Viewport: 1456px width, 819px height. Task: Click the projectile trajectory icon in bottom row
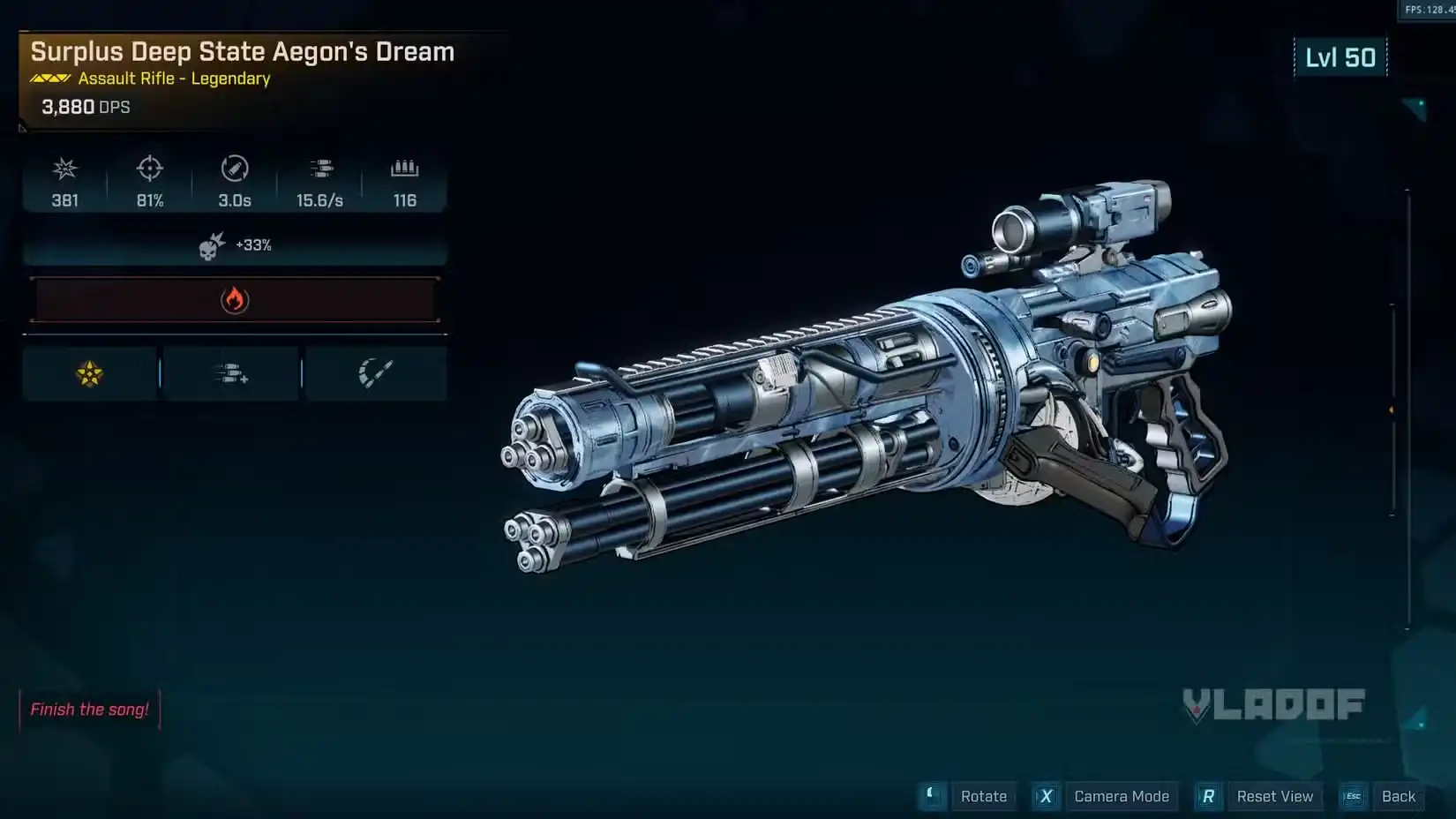pos(377,372)
